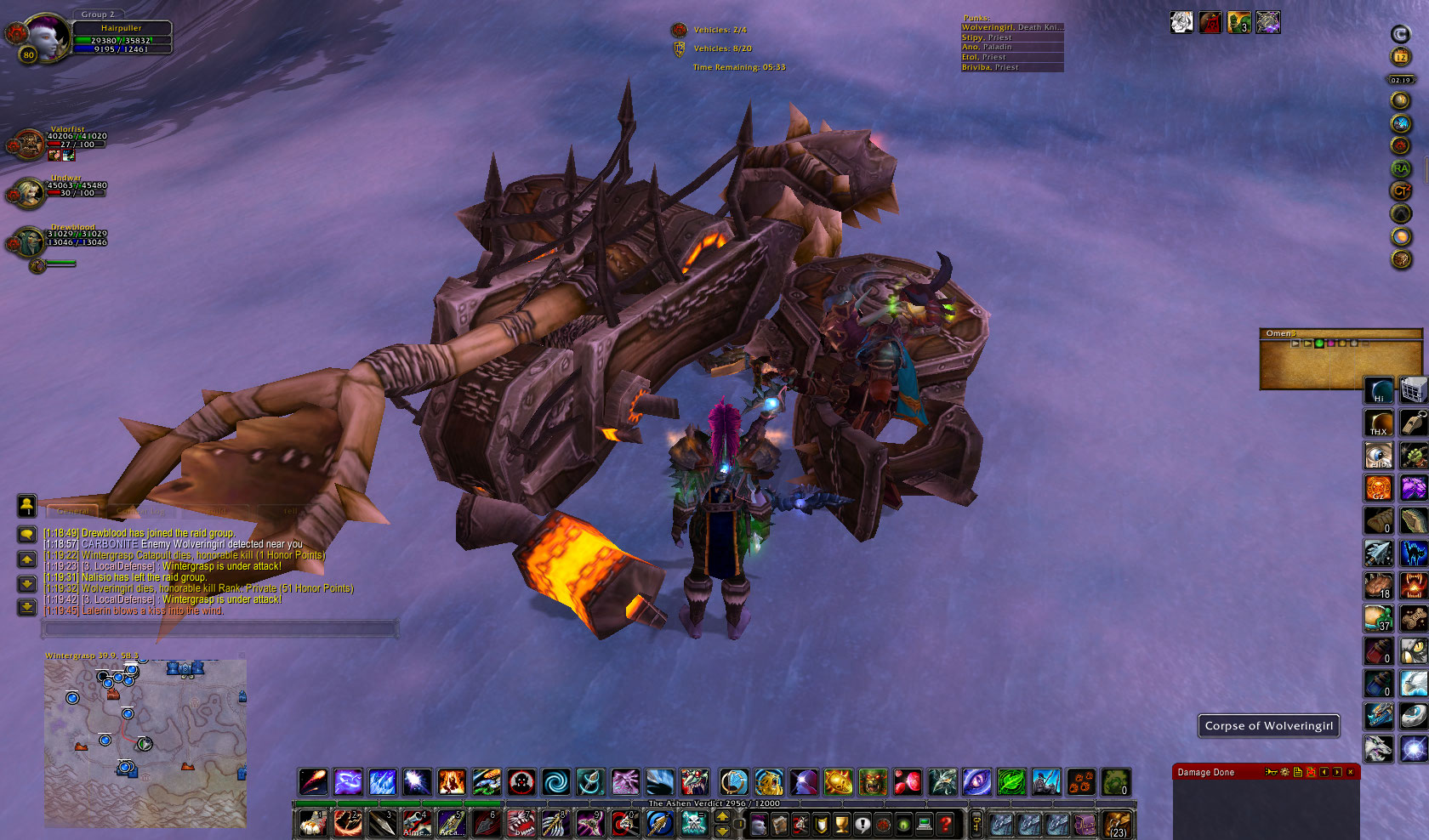The height and width of the screenshot is (840, 1429).
Task: Open the Wintergrasp zone map
Action: tap(145, 741)
